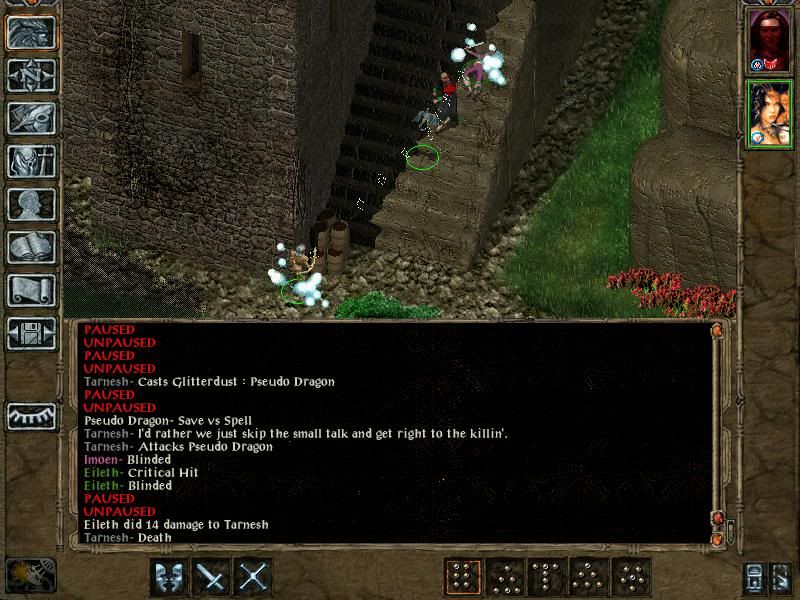The height and width of the screenshot is (600, 800).
Task: Open the journal via the quill icon
Action: (31, 118)
